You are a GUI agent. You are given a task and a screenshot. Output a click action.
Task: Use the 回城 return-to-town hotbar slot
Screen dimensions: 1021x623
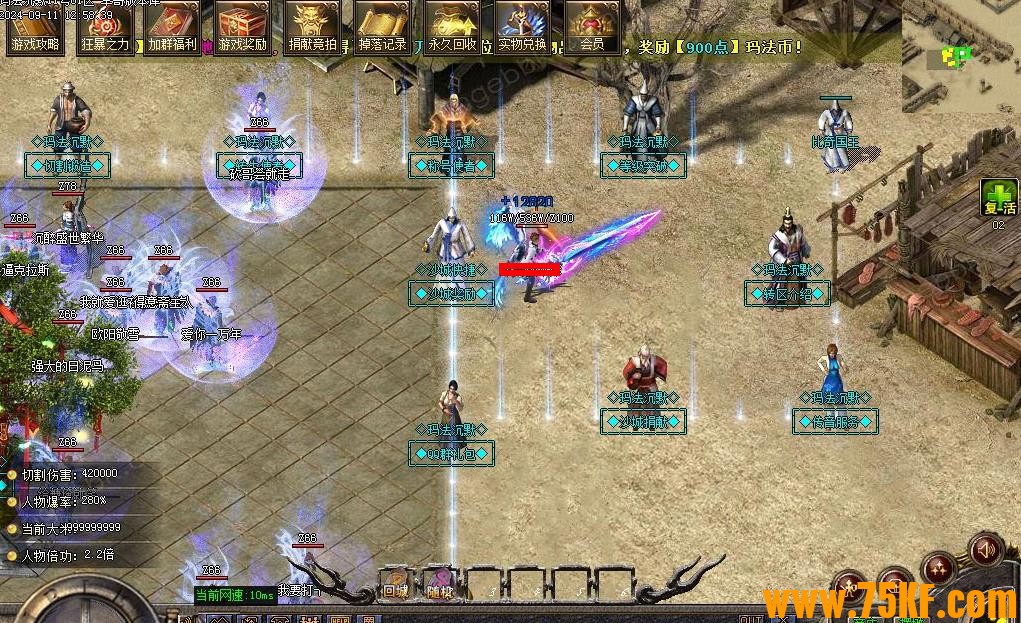pyautogui.click(x=395, y=582)
